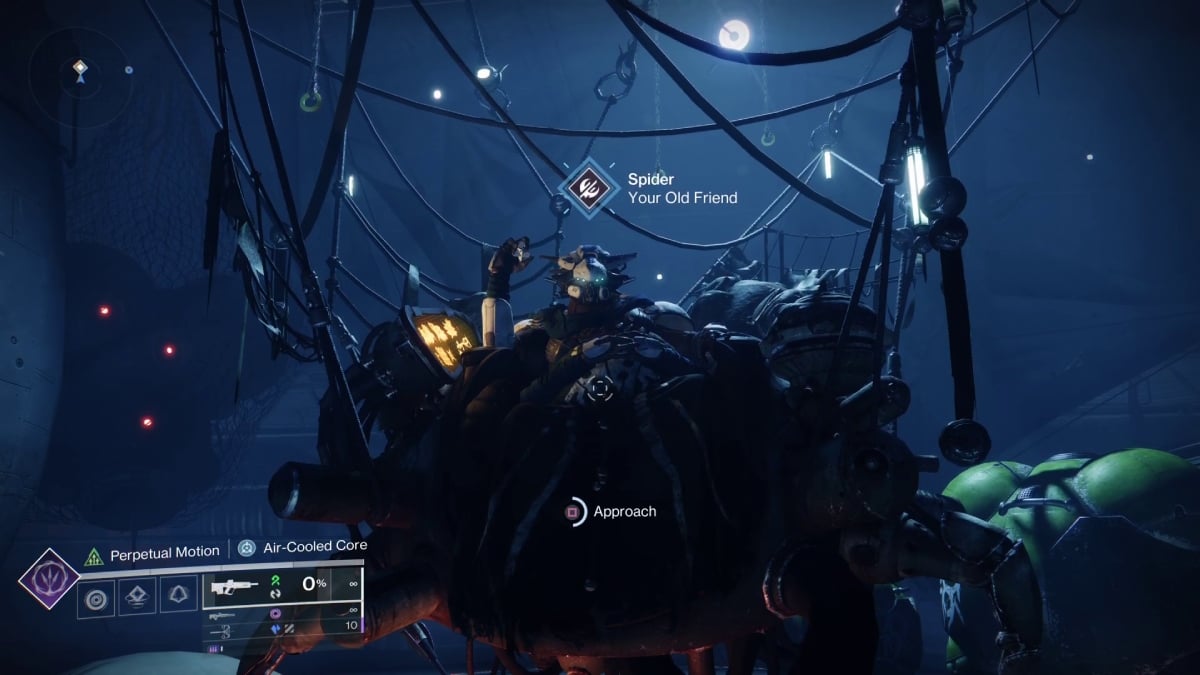Activate the class ability slot with hood symbol

coord(178,599)
